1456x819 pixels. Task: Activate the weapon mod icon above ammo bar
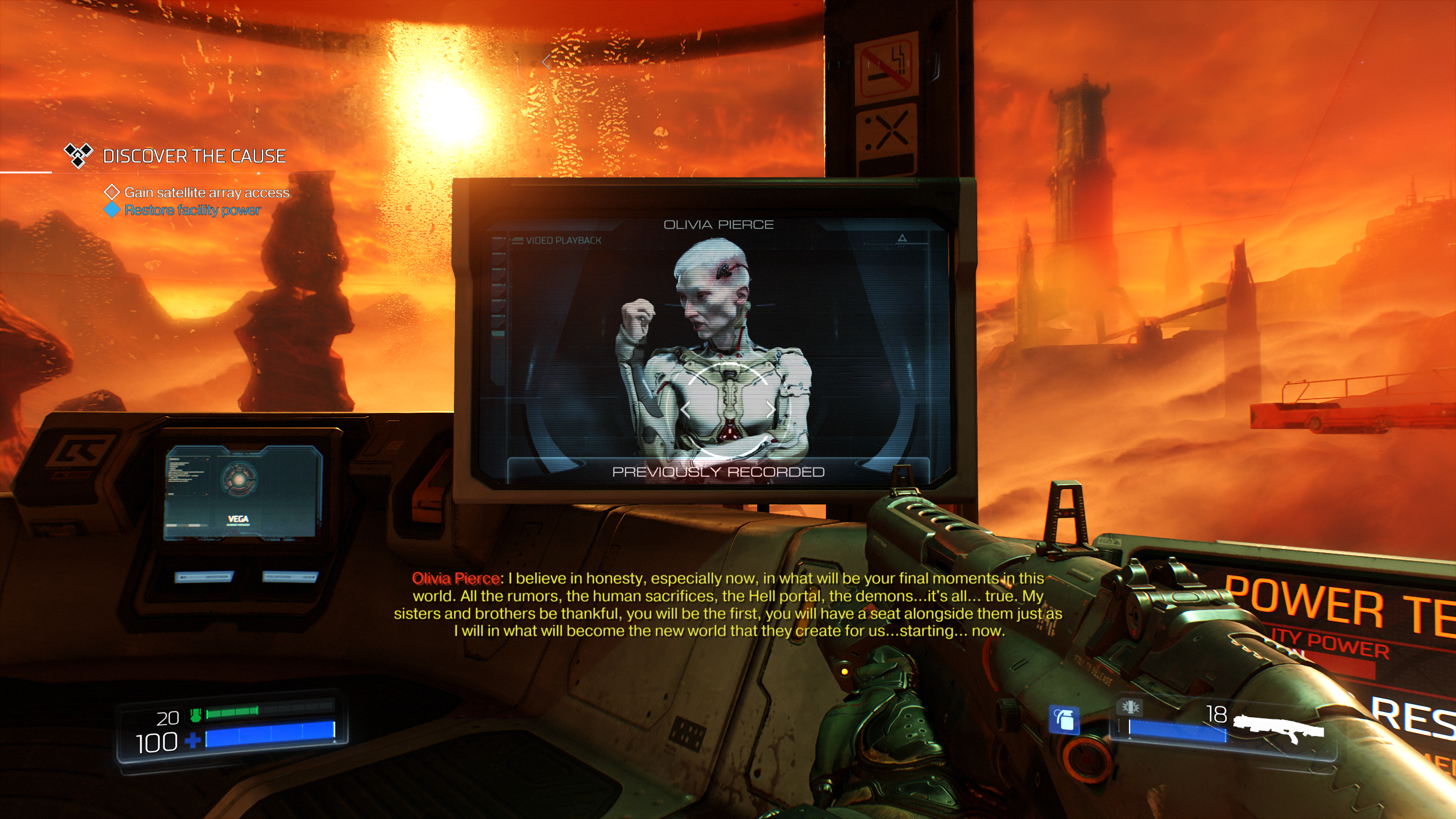tap(1130, 707)
